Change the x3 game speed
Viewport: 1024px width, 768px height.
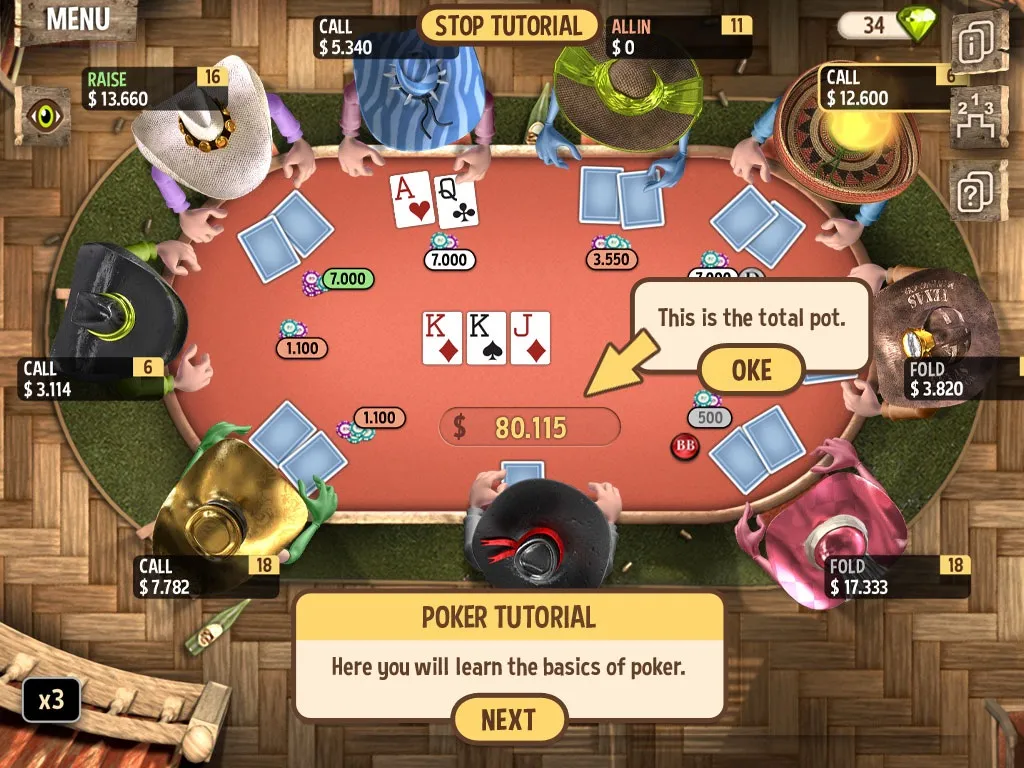[x=51, y=699]
